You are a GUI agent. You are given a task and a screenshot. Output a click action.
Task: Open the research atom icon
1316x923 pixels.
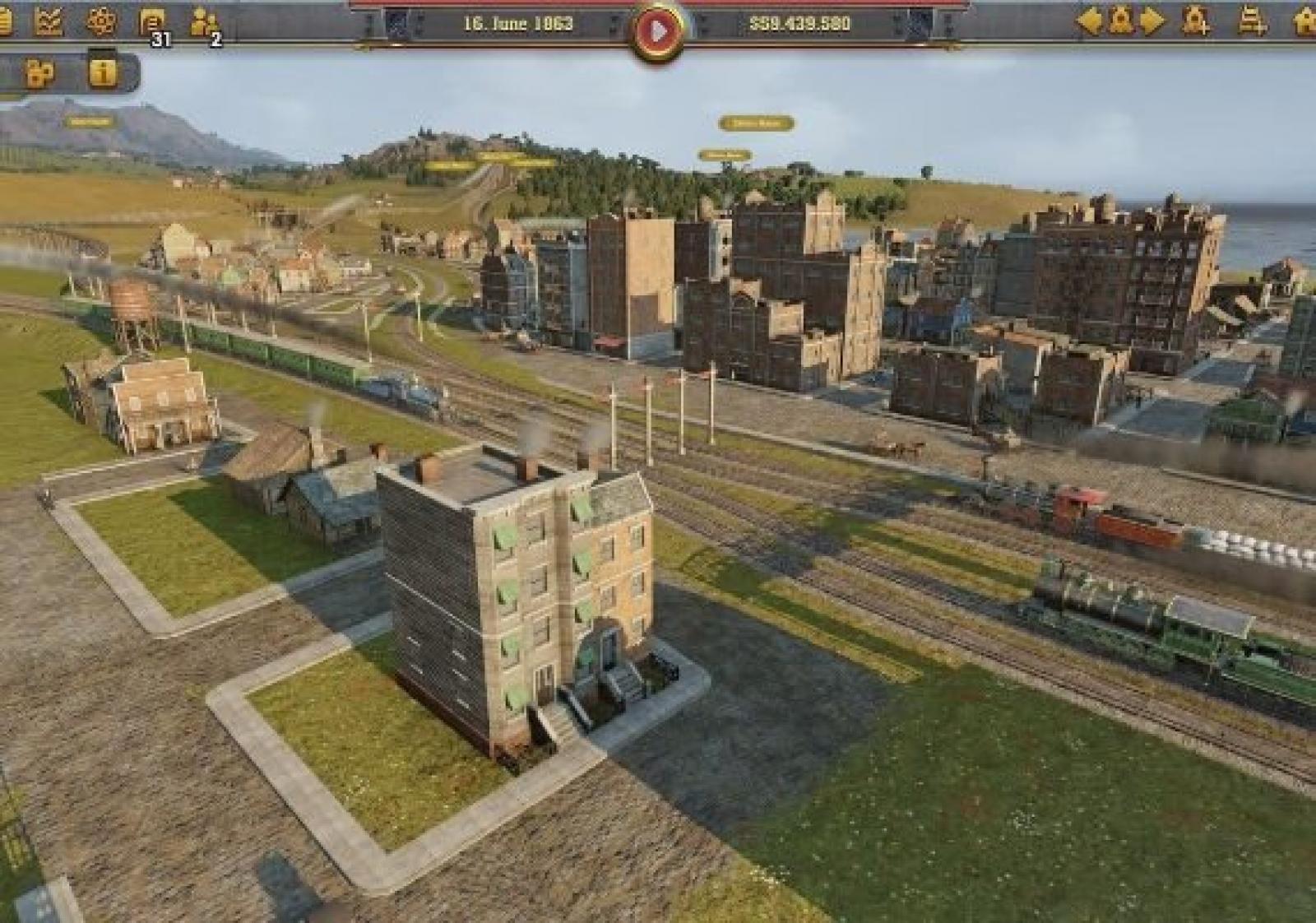[x=100, y=22]
